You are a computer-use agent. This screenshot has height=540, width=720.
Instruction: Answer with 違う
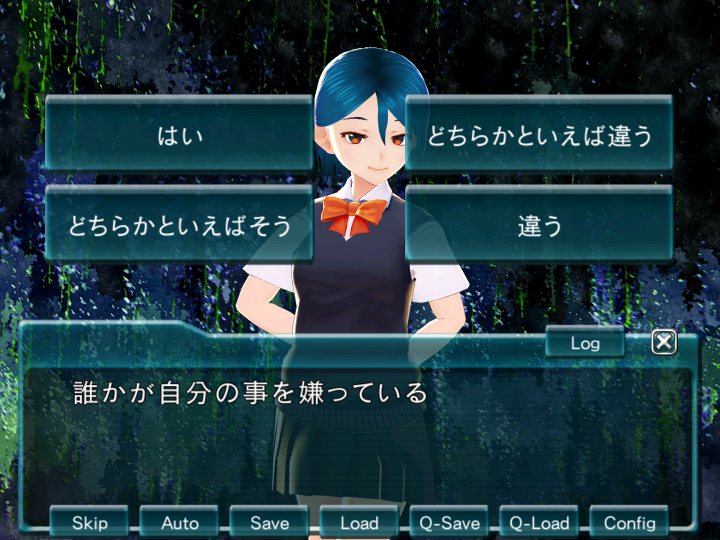(540, 225)
